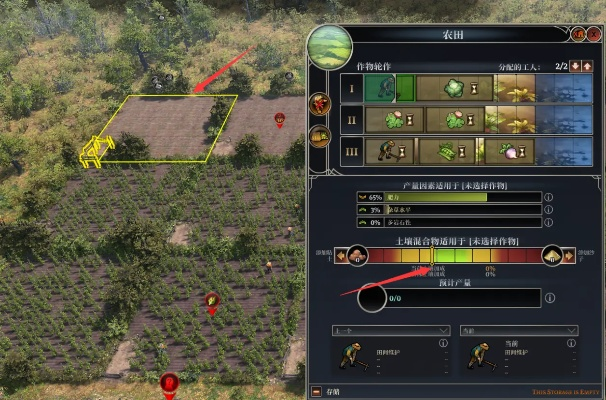This screenshot has height=400, width=606.
Task: Click the round orange button beside close
Action: (578, 34)
